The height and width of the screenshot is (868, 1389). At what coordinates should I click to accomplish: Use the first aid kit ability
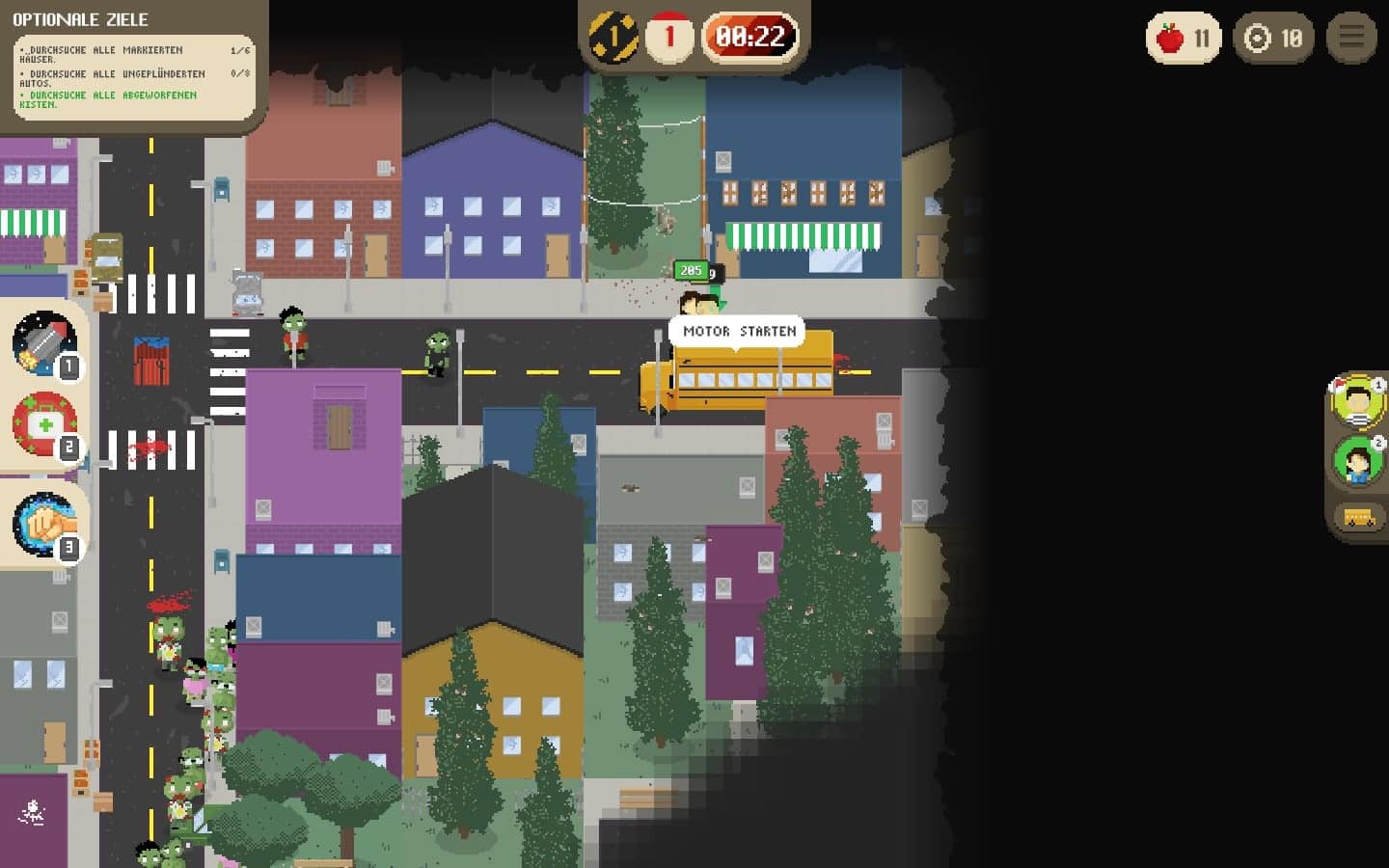click(43, 424)
